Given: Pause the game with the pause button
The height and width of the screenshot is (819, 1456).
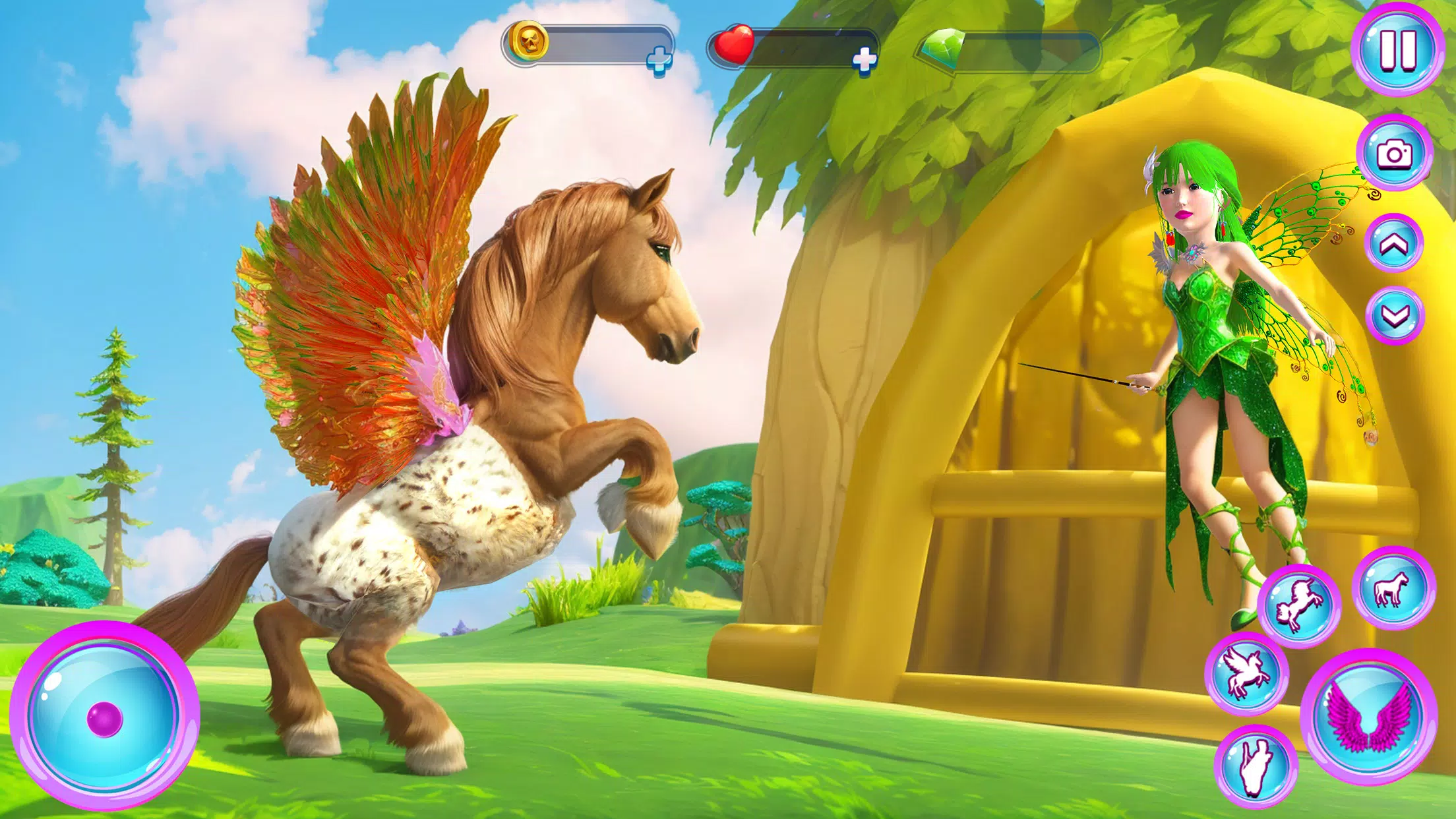Looking at the screenshot, I should (1397, 49).
